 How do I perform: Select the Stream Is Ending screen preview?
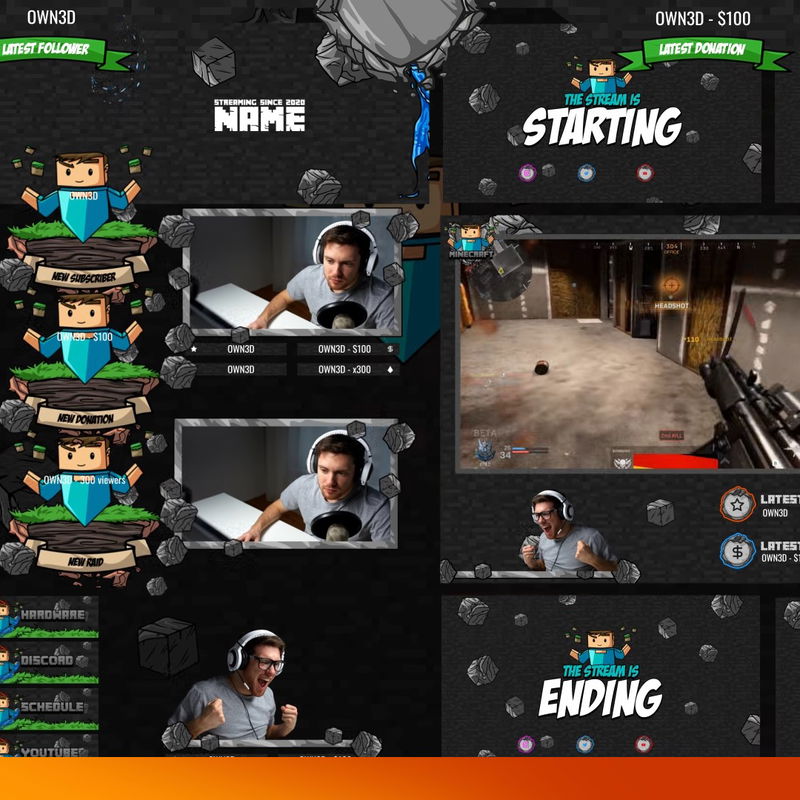(x=600, y=680)
